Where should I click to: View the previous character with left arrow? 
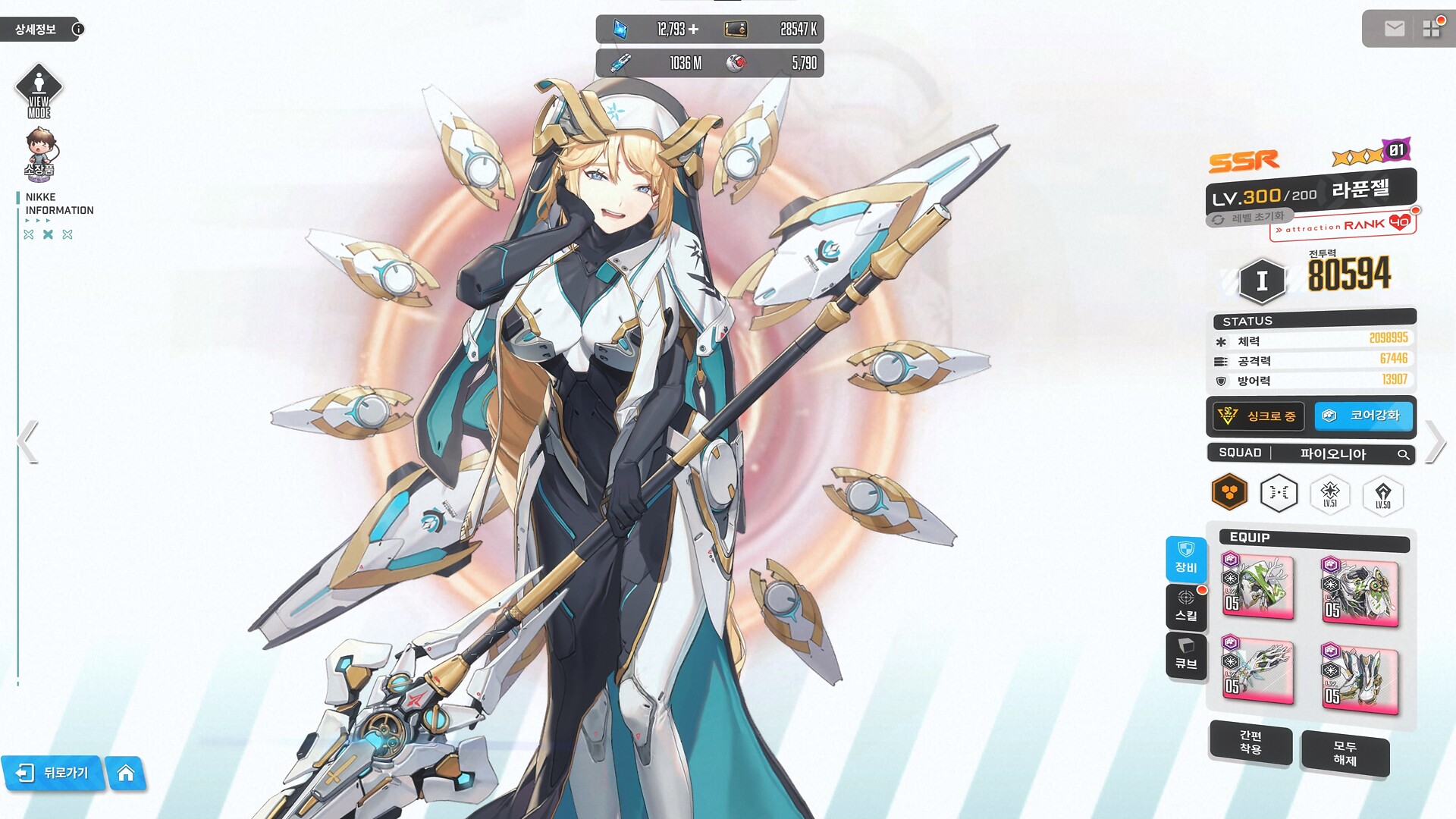pyautogui.click(x=27, y=441)
